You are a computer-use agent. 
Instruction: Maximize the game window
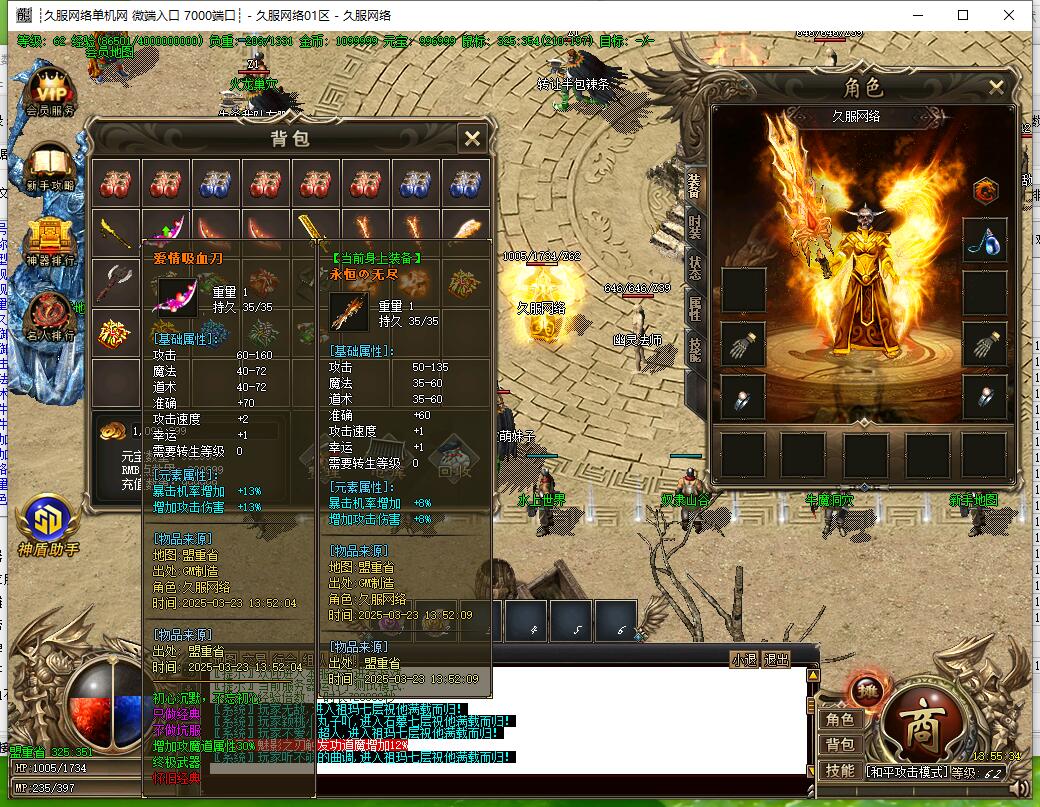click(x=963, y=15)
